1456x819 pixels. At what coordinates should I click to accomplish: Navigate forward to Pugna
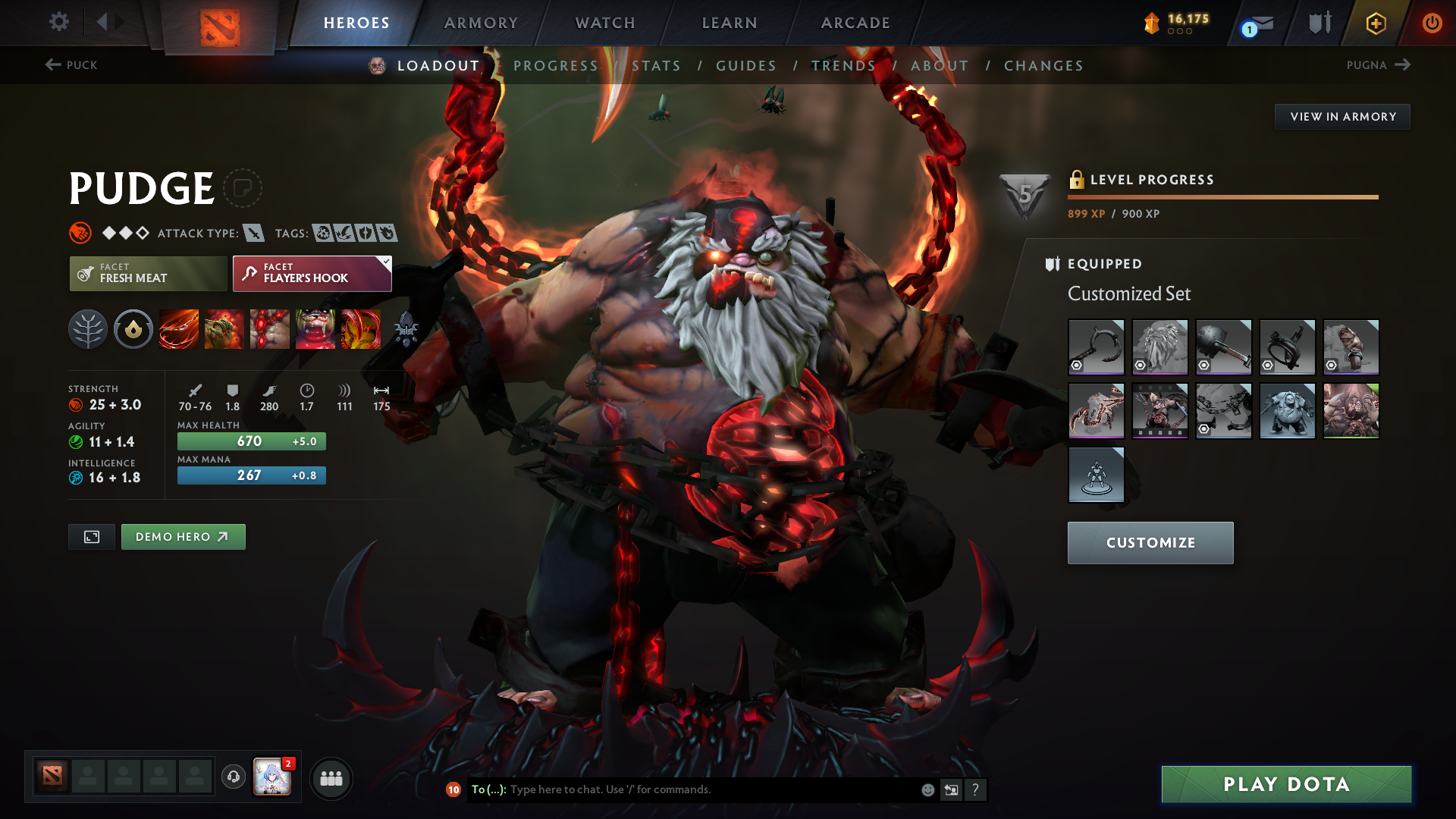pos(1379,65)
